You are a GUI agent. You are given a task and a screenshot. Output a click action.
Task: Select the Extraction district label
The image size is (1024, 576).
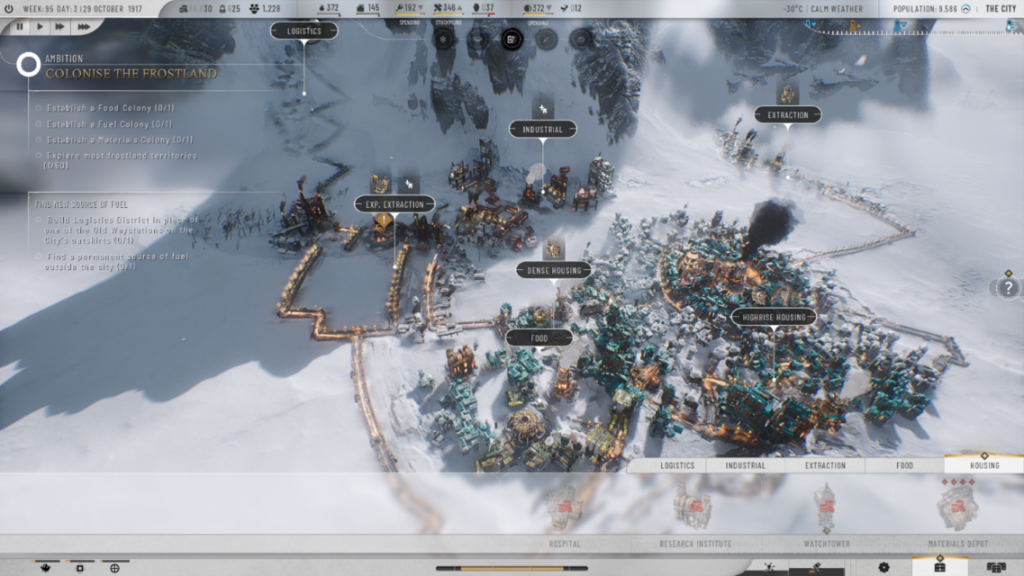788,115
